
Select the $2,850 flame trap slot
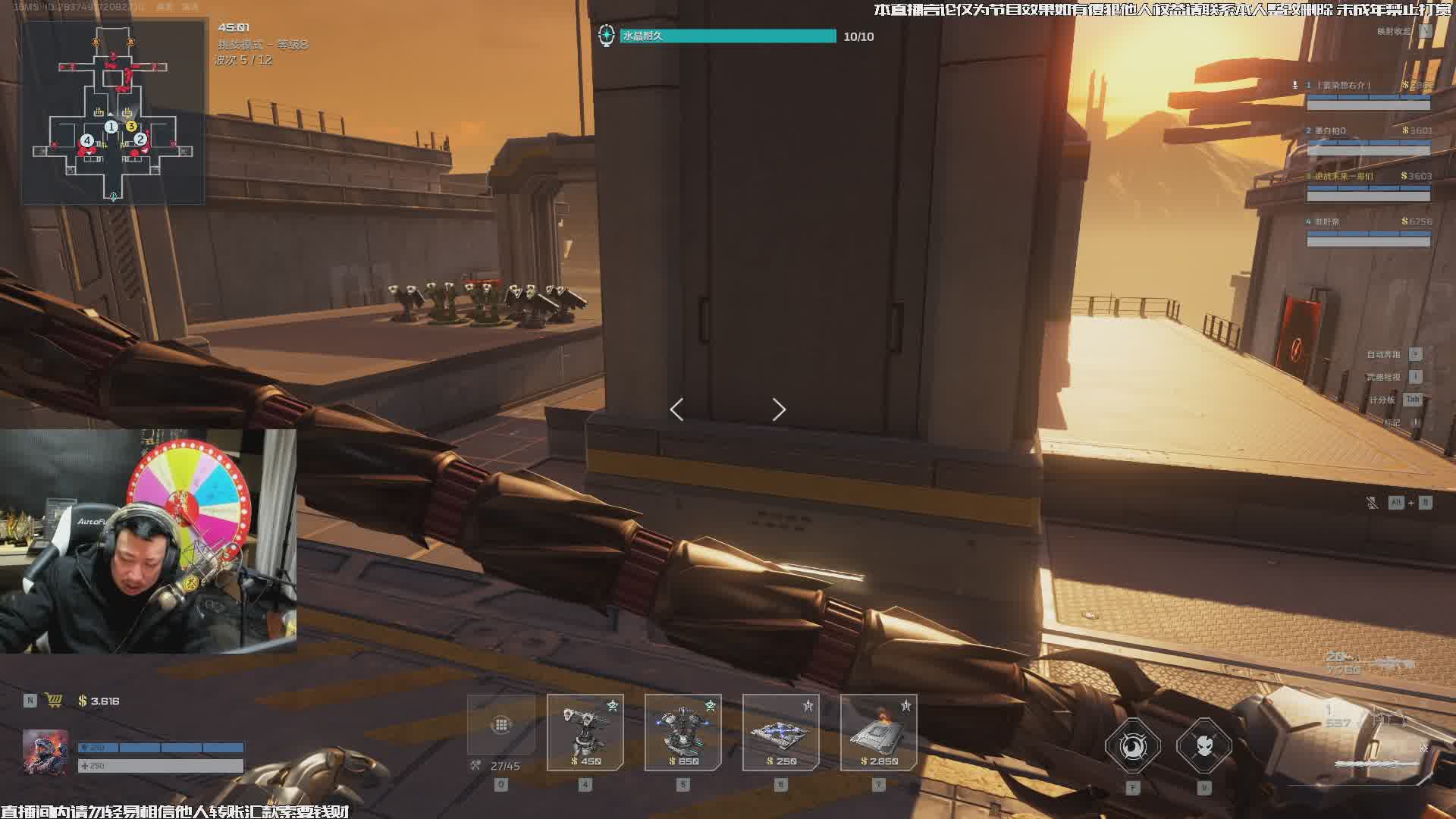tap(879, 733)
